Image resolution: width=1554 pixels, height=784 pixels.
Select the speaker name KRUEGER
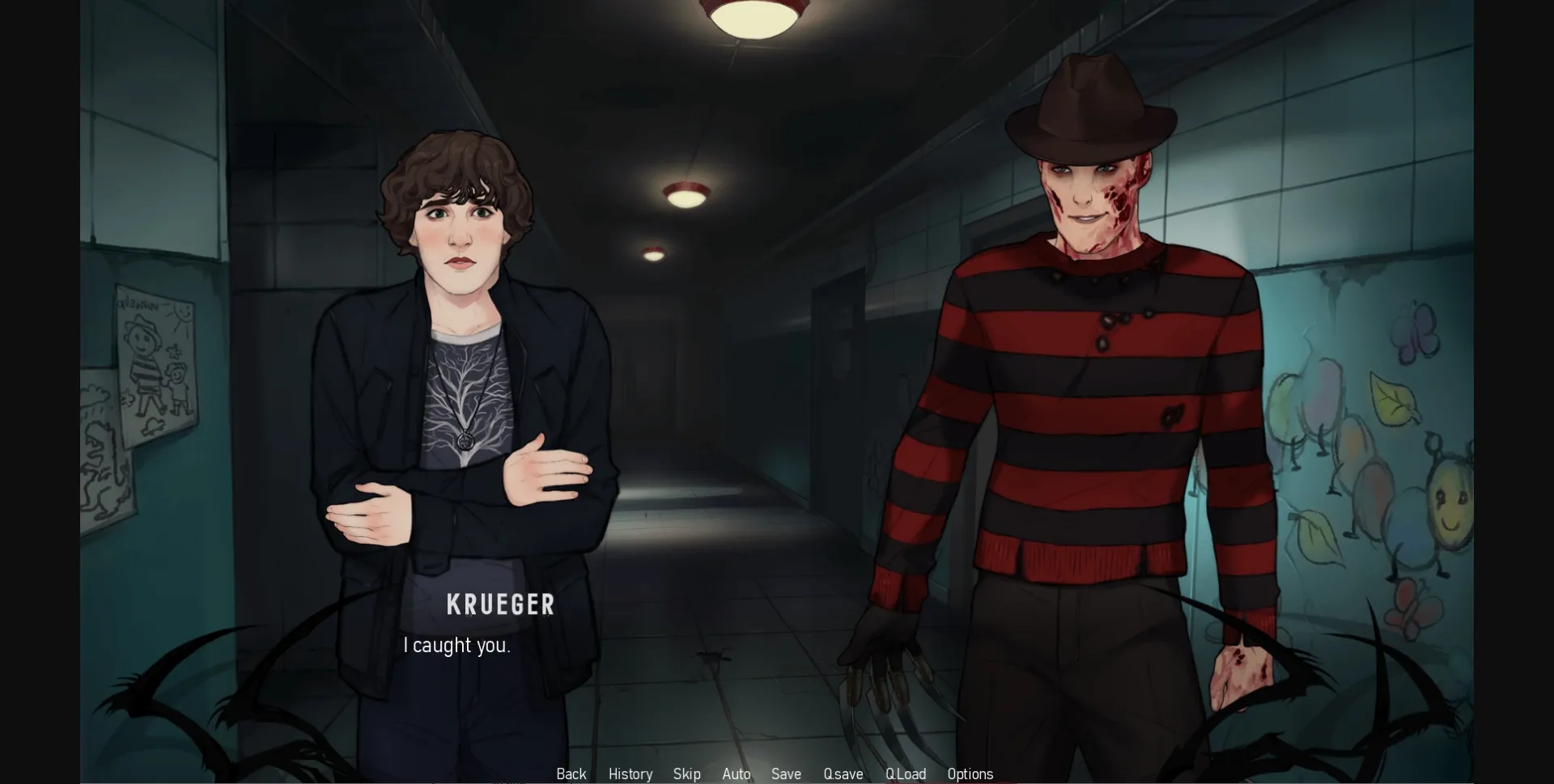(500, 604)
